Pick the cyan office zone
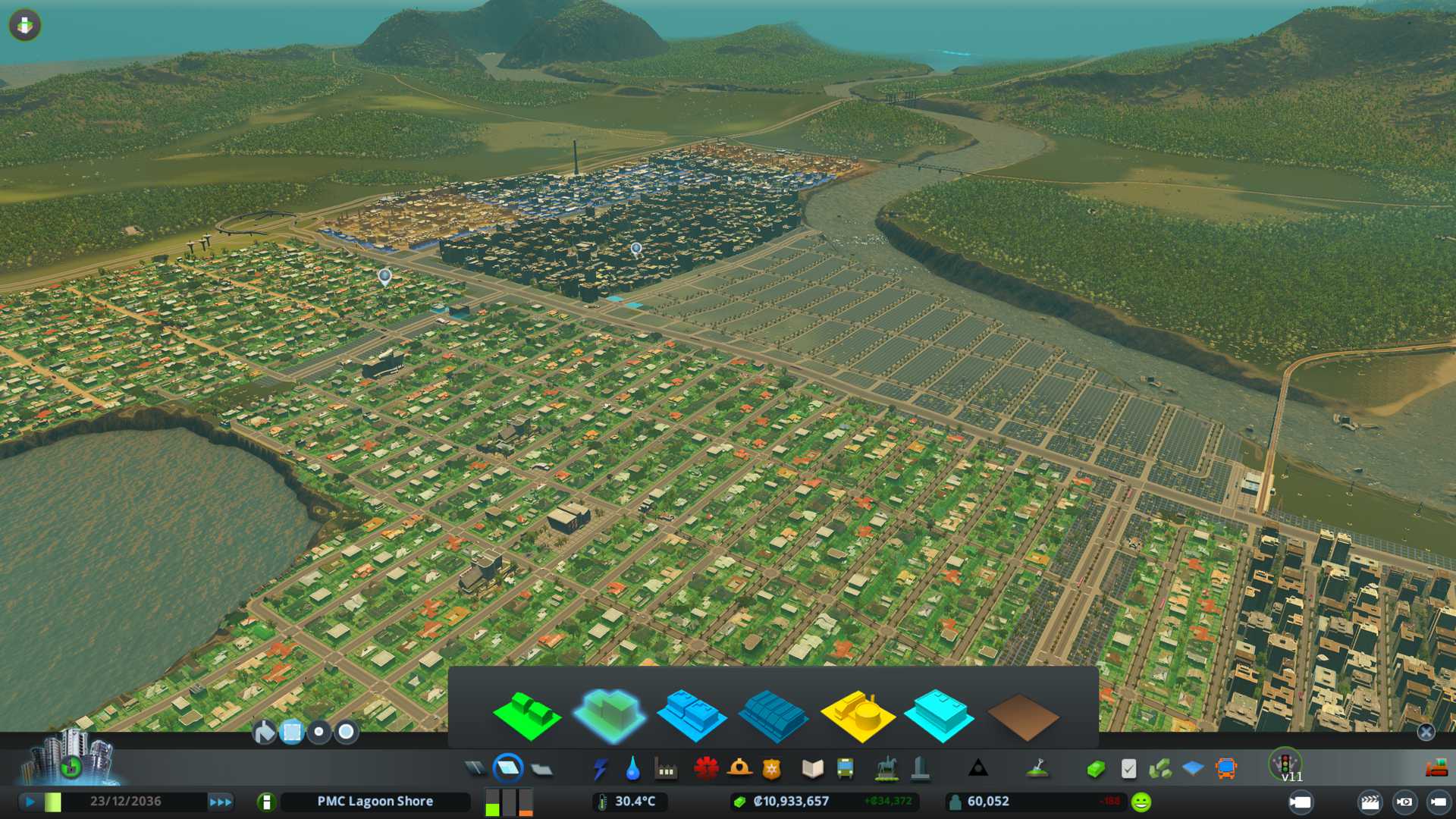This screenshot has width=1456, height=819. tap(939, 715)
